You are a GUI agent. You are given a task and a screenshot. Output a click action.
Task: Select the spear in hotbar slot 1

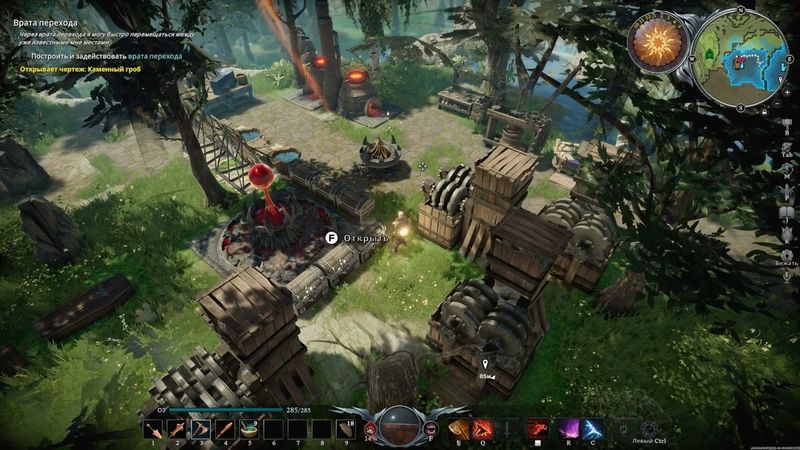pos(153,428)
